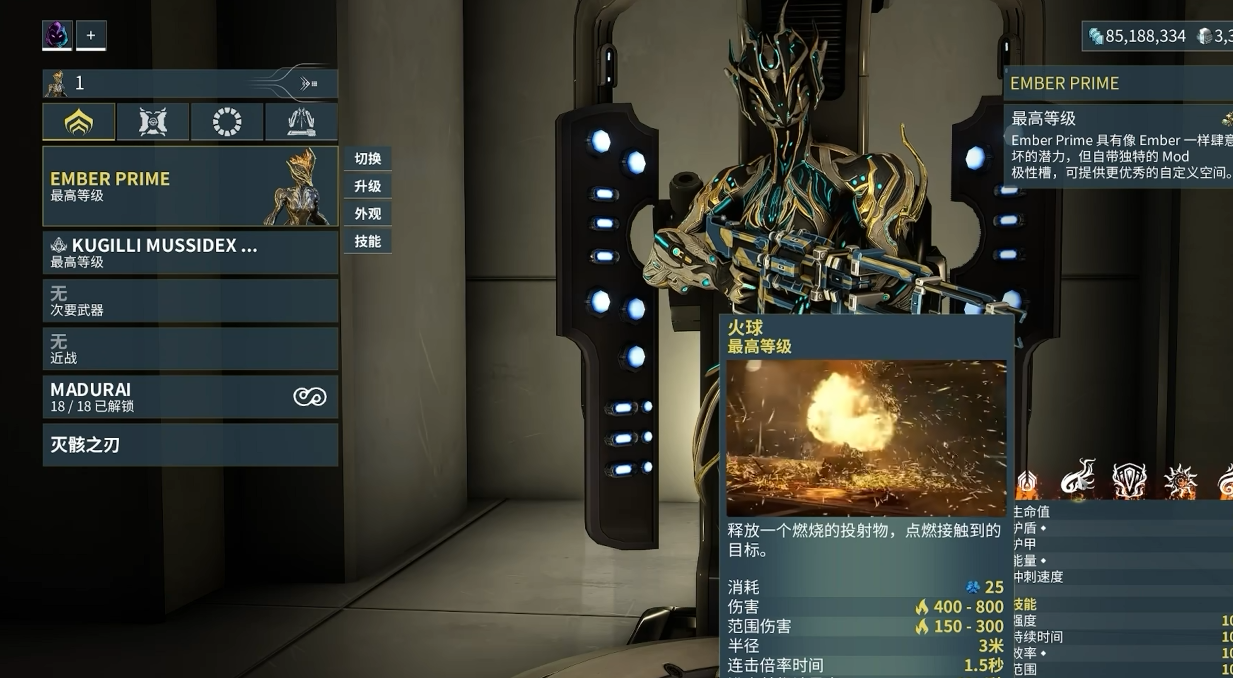Open the 升级 (upgrade) menu
The height and width of the screenshot is (678, 1233).
point(368,186)
